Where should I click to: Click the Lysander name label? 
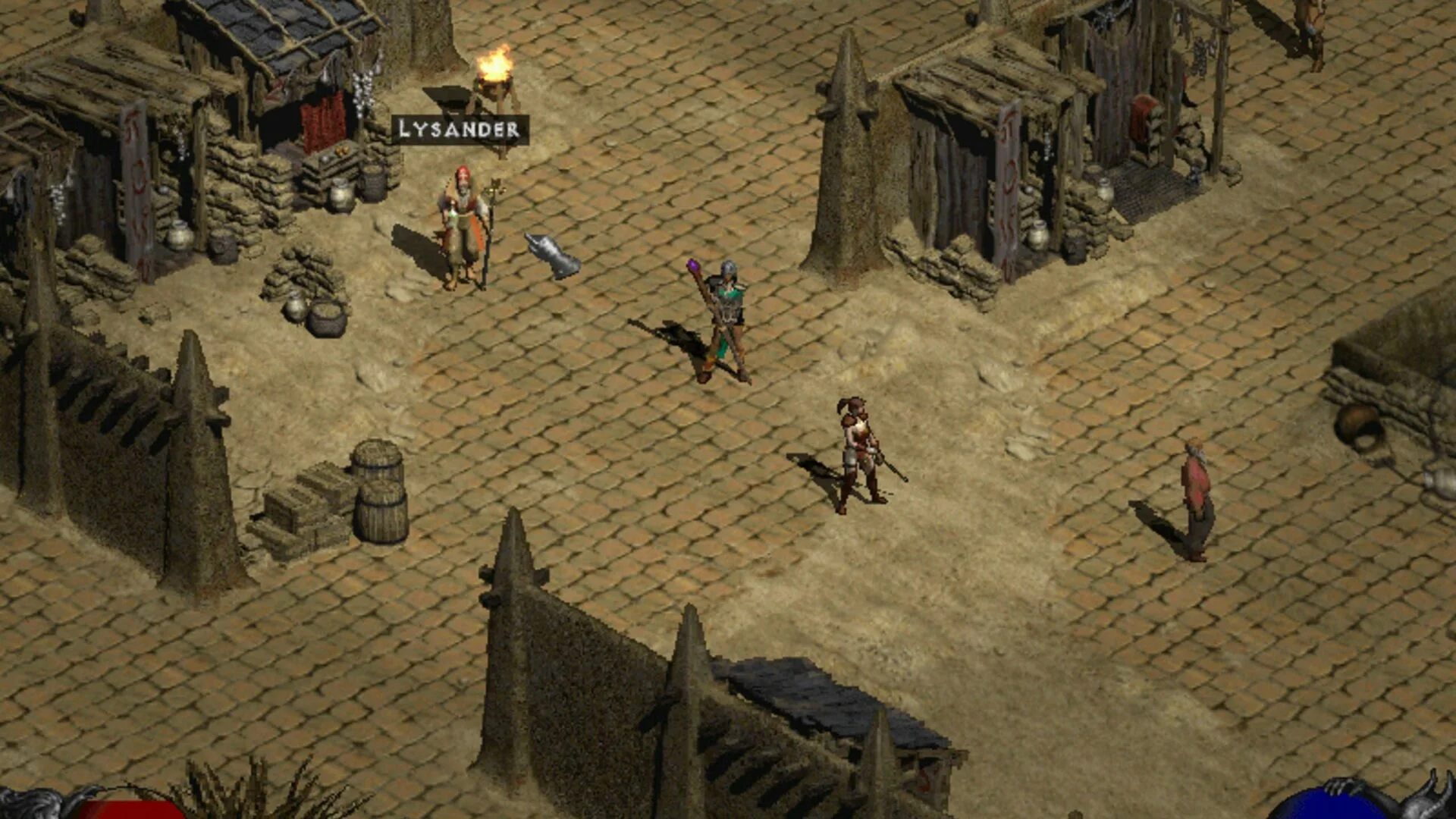click(460, 130)
